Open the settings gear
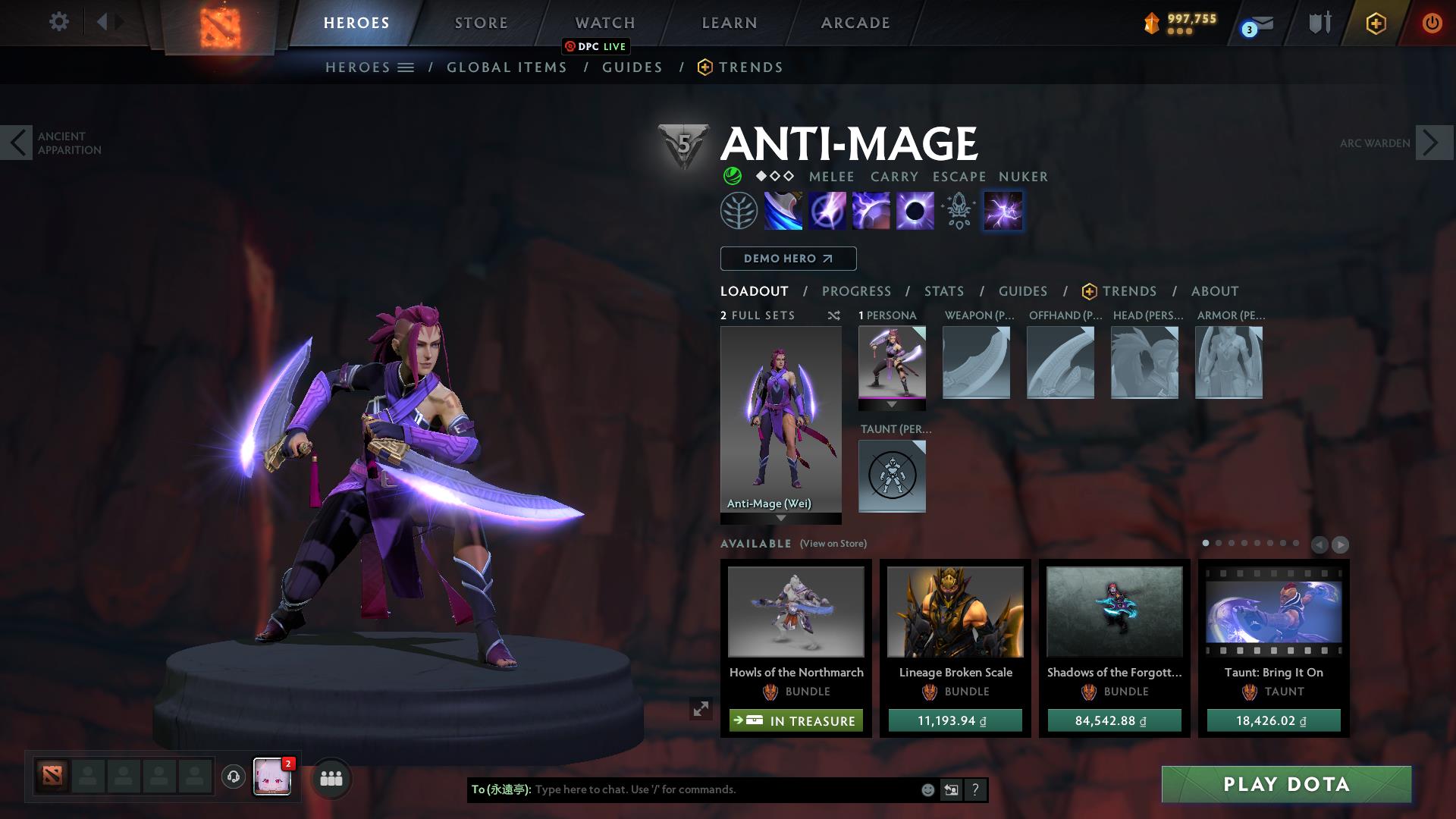Viewport: 1456px width, 819px height. 59,22
